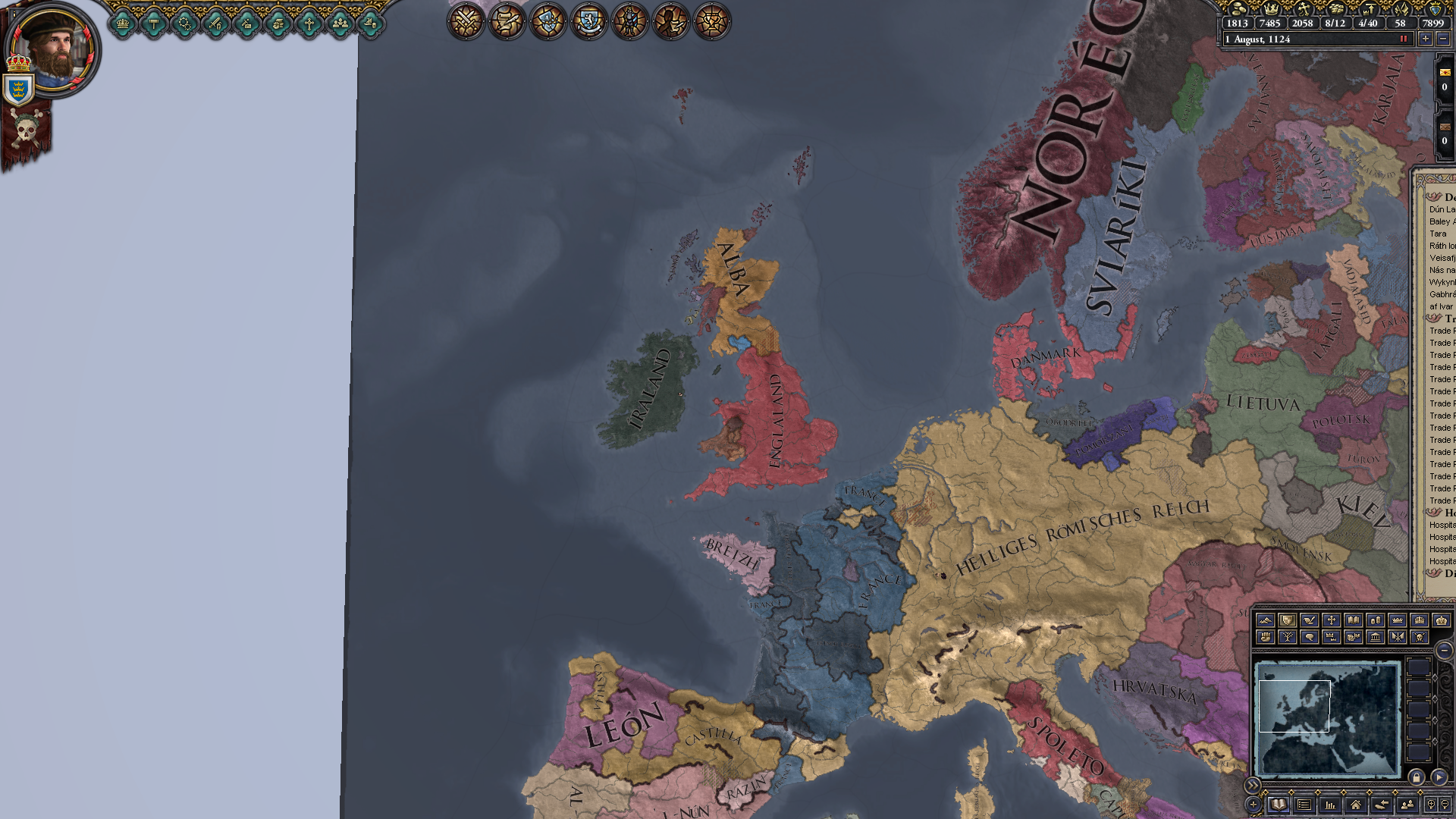View statistics with the bar chart icon

click(x=1331, y=805)
